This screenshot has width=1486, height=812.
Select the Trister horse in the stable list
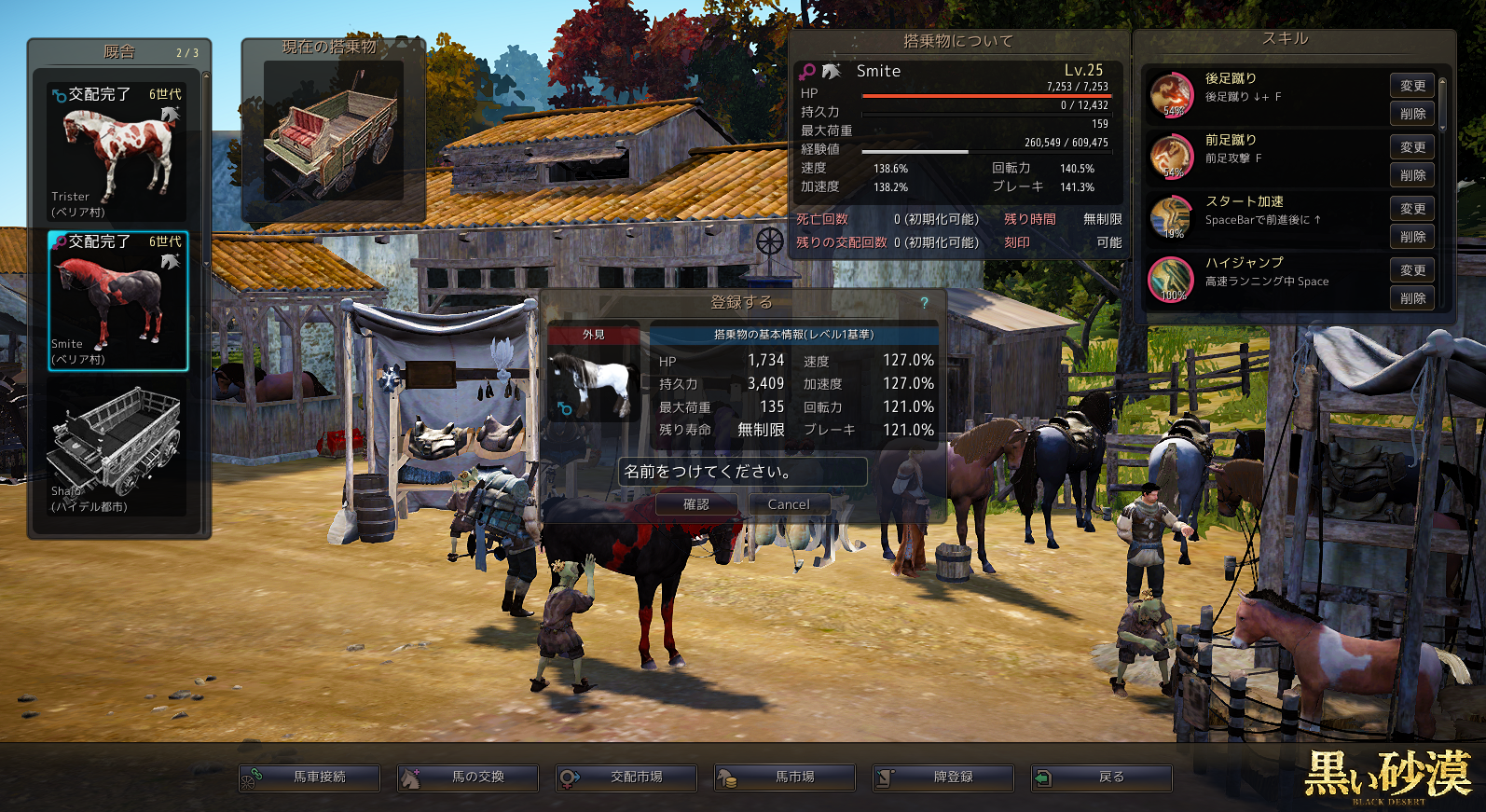click(117, 152)
